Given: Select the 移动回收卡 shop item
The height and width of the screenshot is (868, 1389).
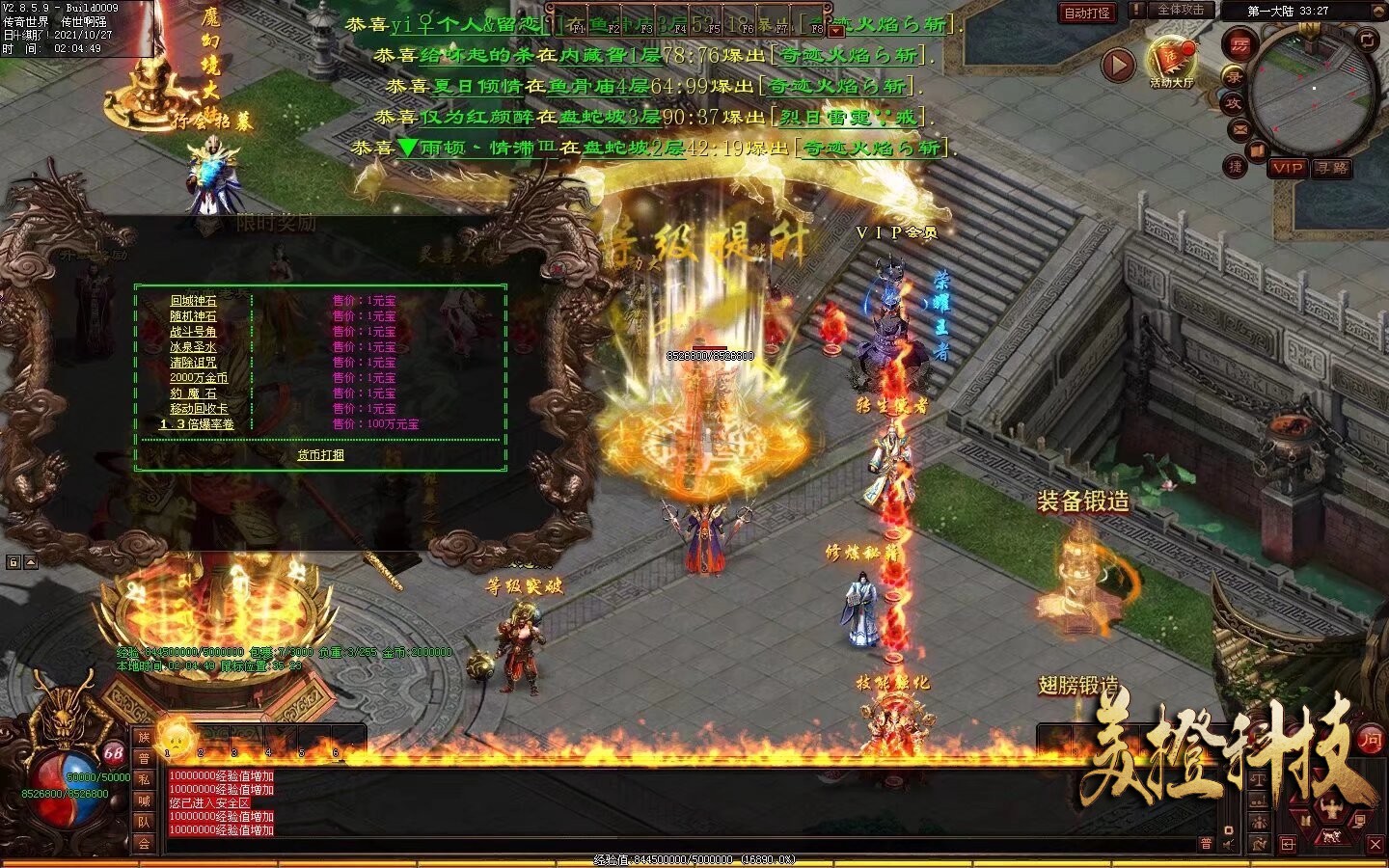Looking at the screenshot, I should 199,409.
